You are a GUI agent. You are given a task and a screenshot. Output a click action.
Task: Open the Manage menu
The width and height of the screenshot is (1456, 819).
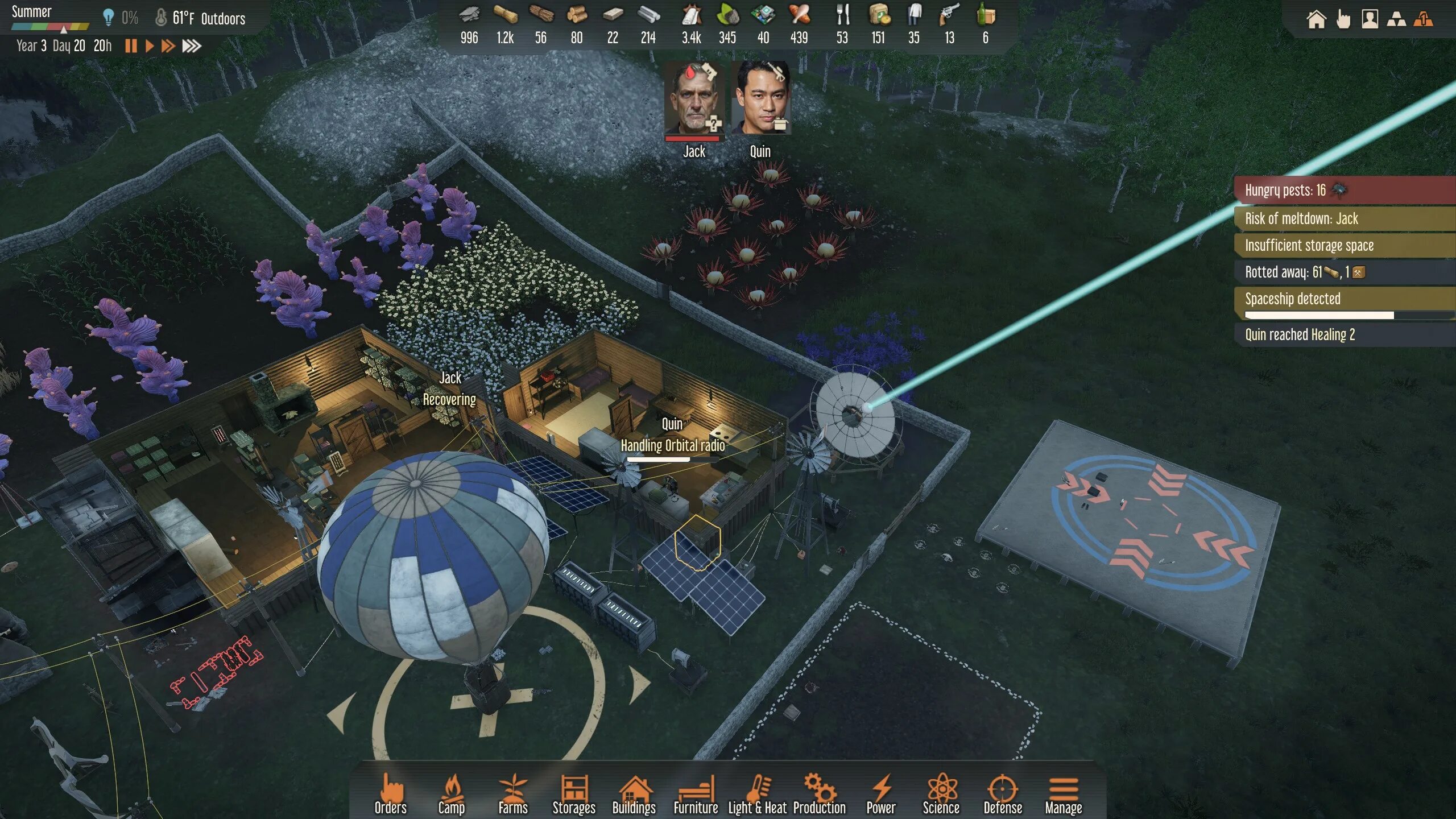click(1063, 793)
